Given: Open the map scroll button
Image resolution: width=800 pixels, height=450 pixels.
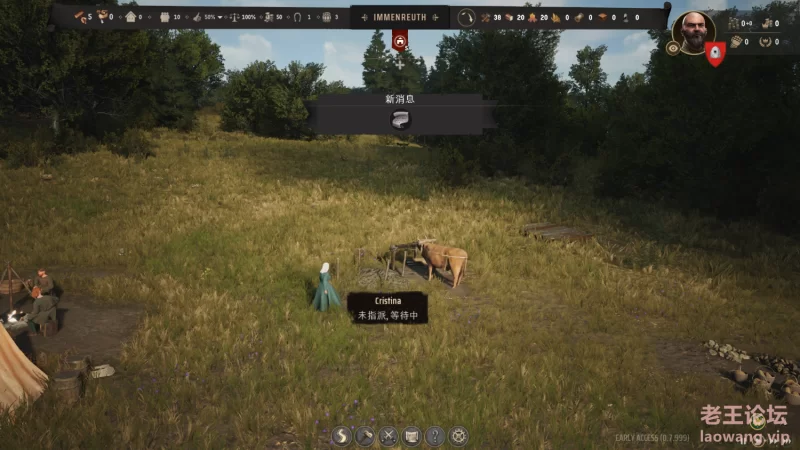Looking at the screenshot, I should click(411, 436).
